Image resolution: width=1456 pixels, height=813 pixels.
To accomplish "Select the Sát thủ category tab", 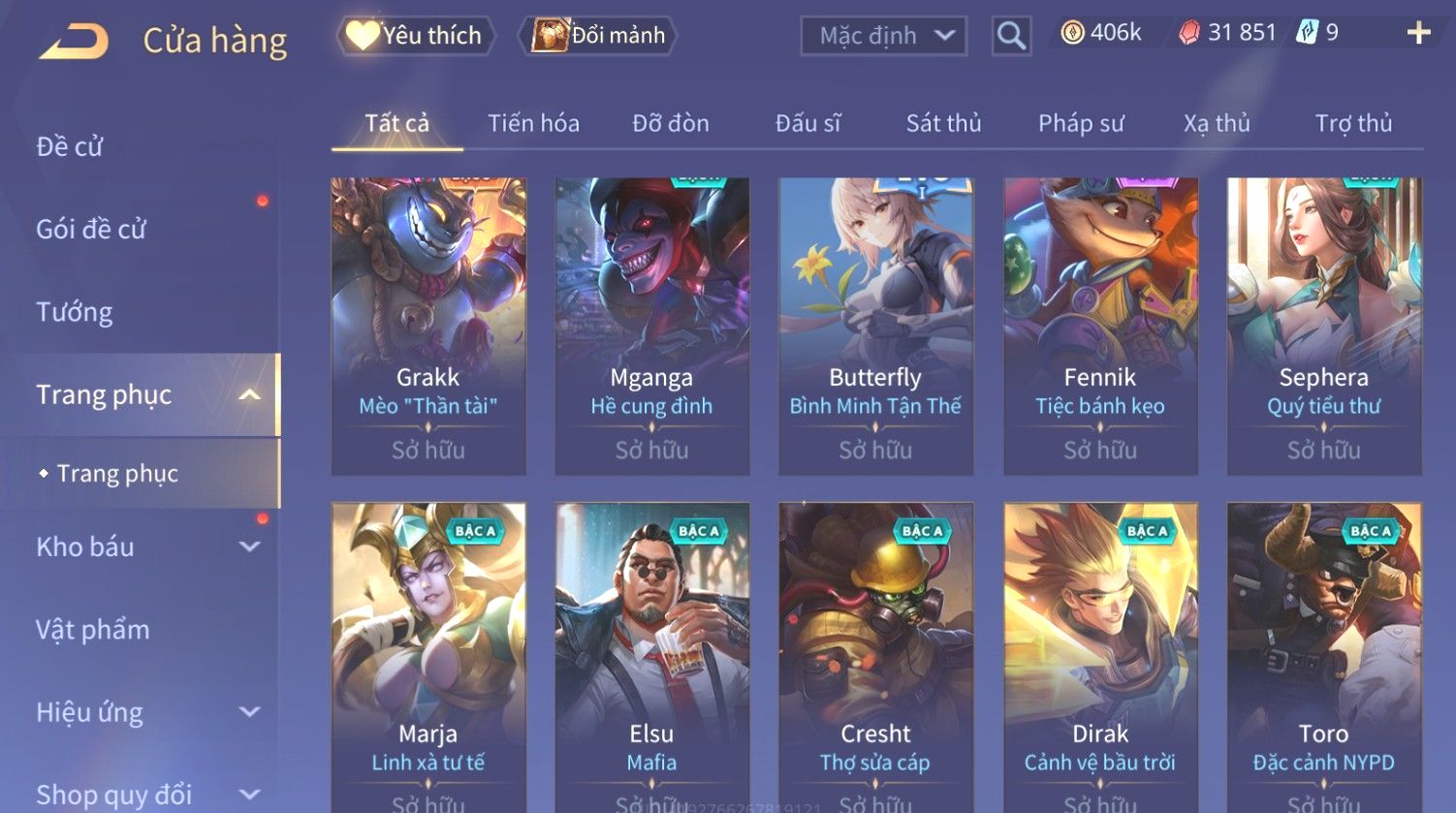I will pyautogui.click(x=943, y=123).
